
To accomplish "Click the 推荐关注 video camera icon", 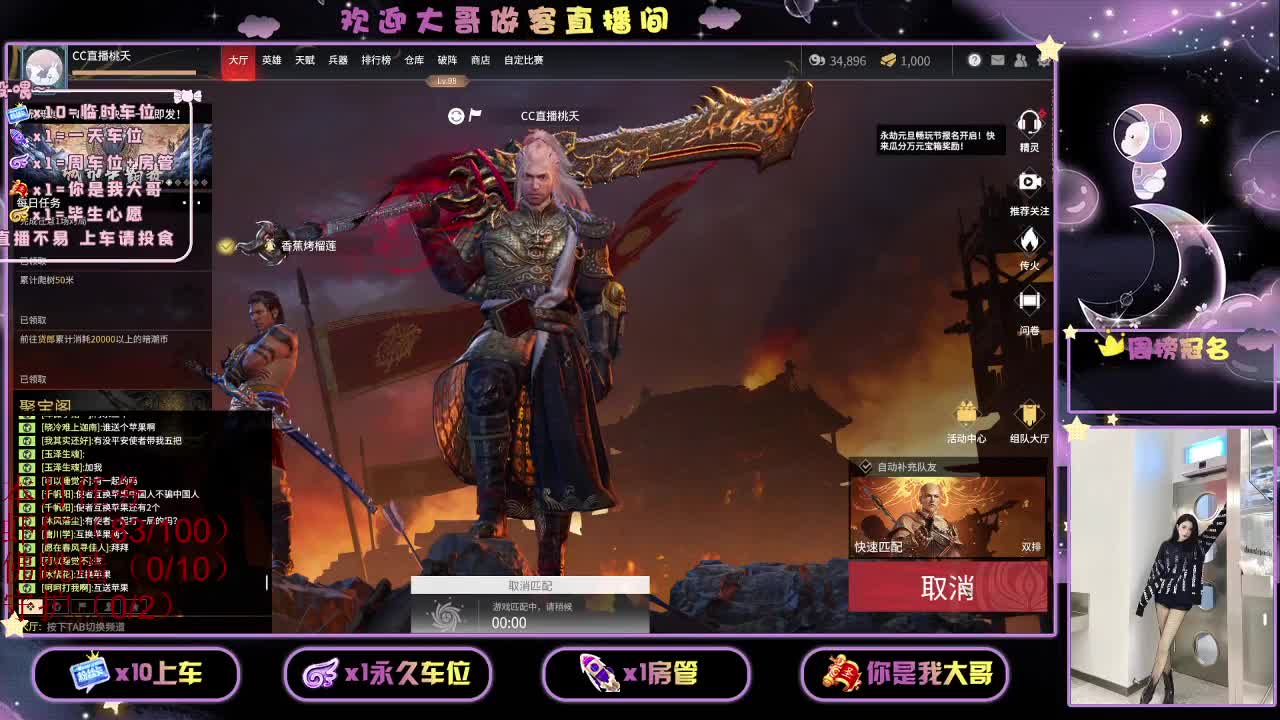I will point(1029,182).
